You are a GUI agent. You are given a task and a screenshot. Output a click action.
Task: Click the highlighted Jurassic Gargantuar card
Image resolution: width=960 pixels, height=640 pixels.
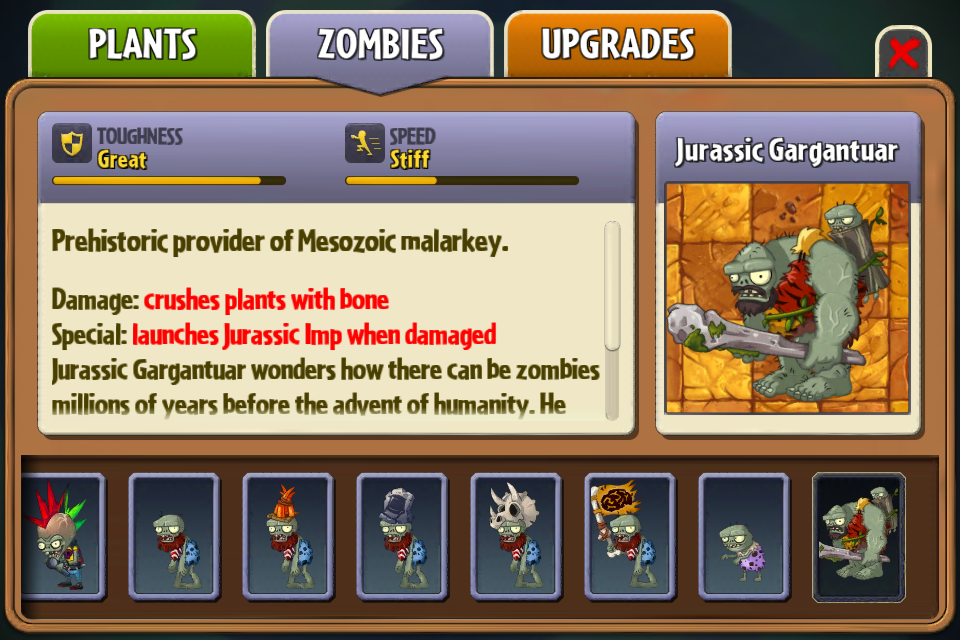(x=859, y=537)
